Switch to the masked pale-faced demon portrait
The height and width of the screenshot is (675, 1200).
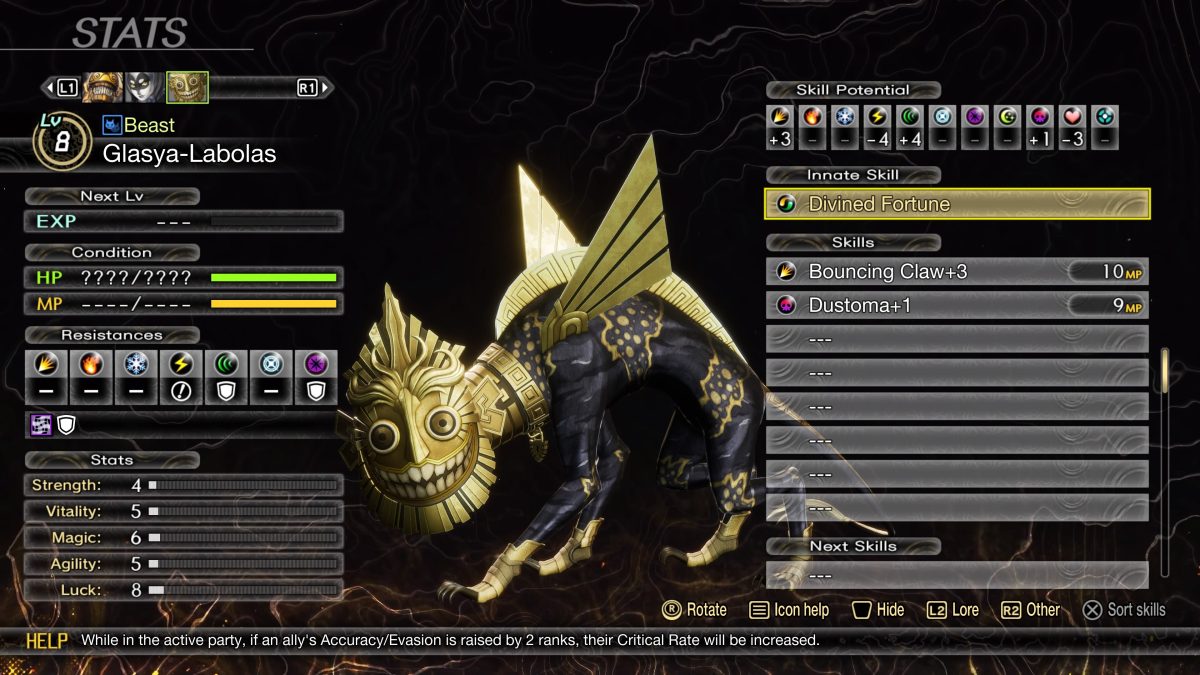pyautogui.click(x=144, y=88)
